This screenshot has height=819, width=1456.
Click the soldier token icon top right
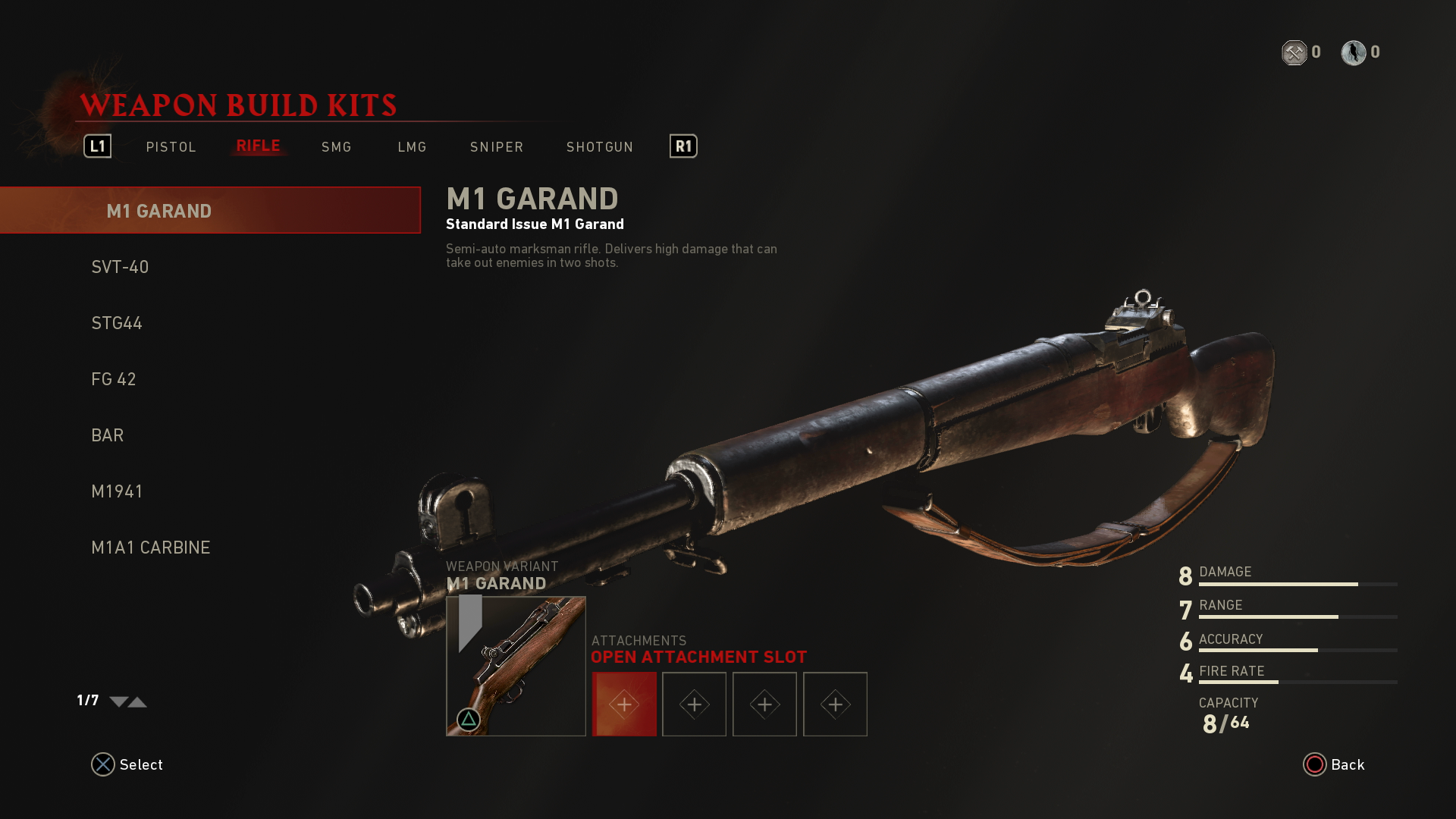[x=1354, y=52]
